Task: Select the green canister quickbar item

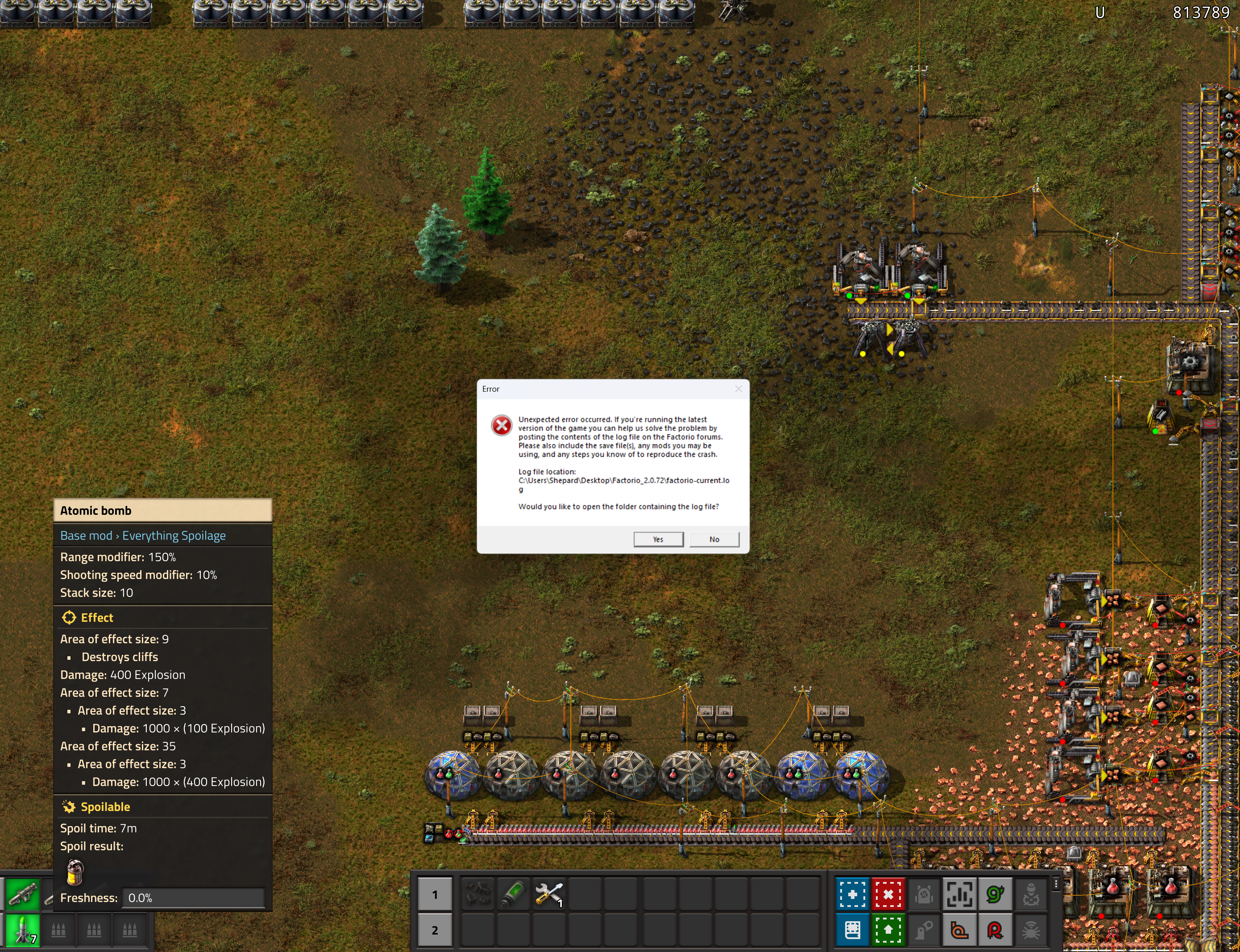Action: point(514,895)
